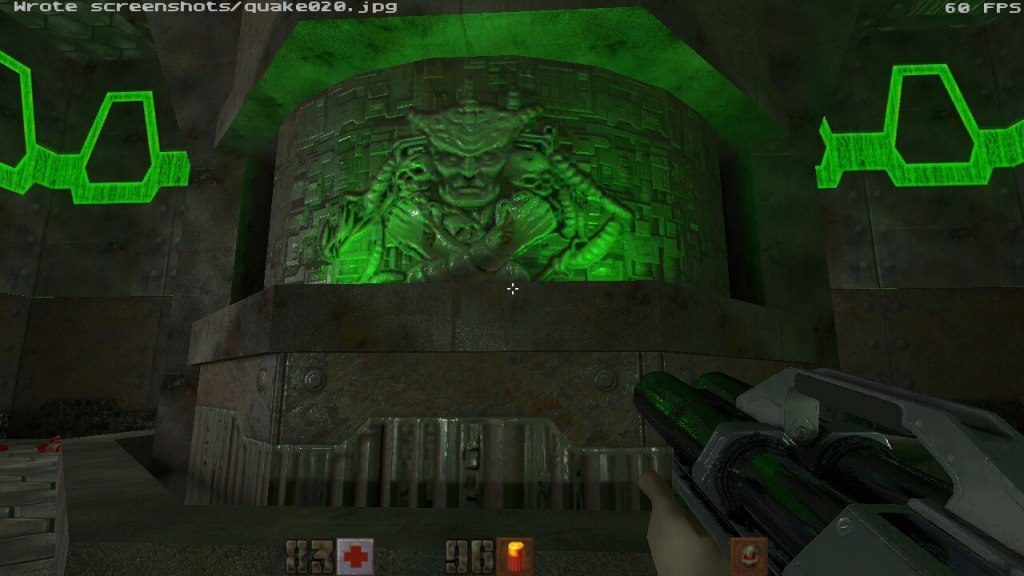Click the red cross health icon

point(355,556)
